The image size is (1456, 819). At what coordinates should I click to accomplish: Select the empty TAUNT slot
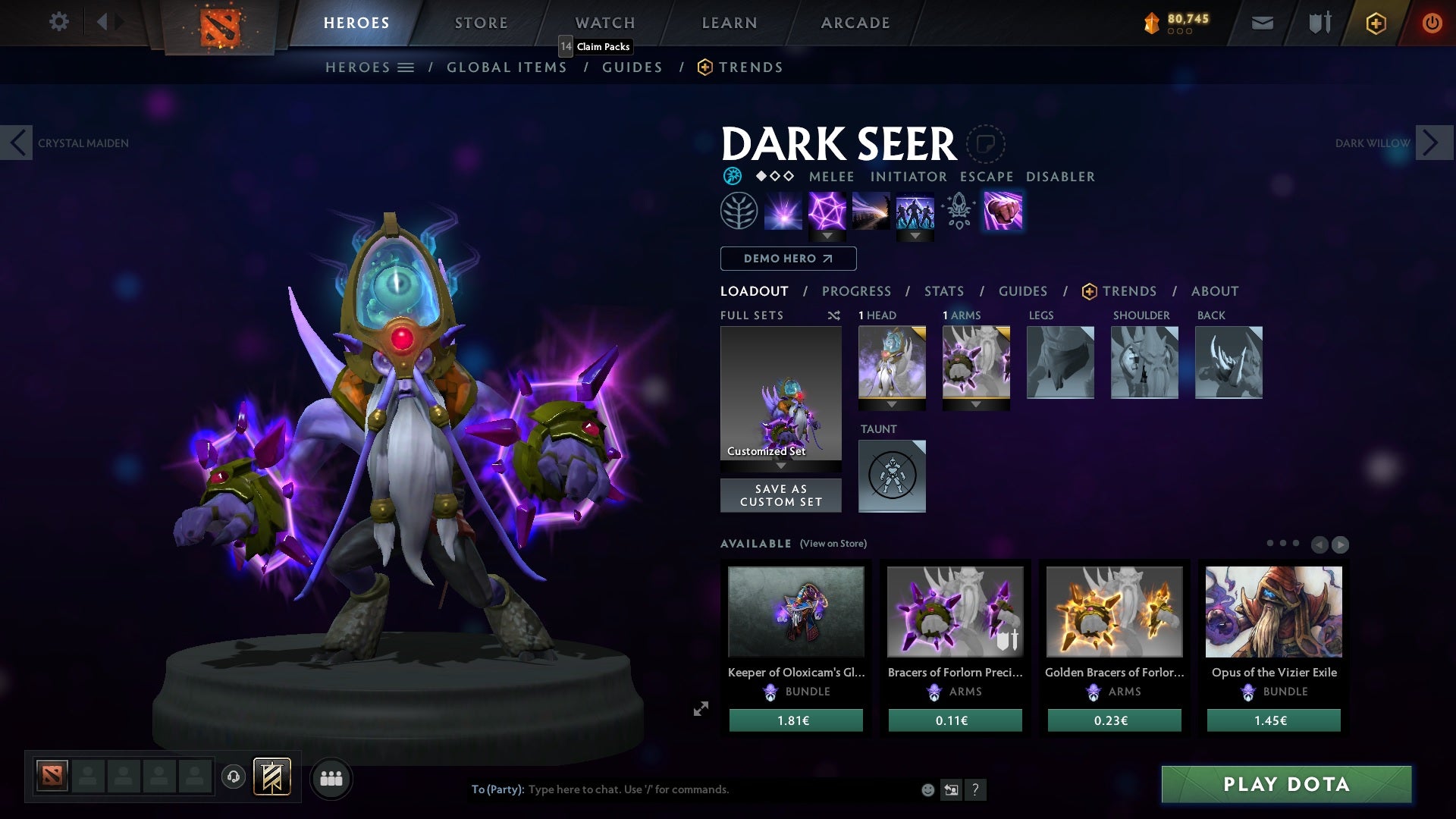[892, 476]
